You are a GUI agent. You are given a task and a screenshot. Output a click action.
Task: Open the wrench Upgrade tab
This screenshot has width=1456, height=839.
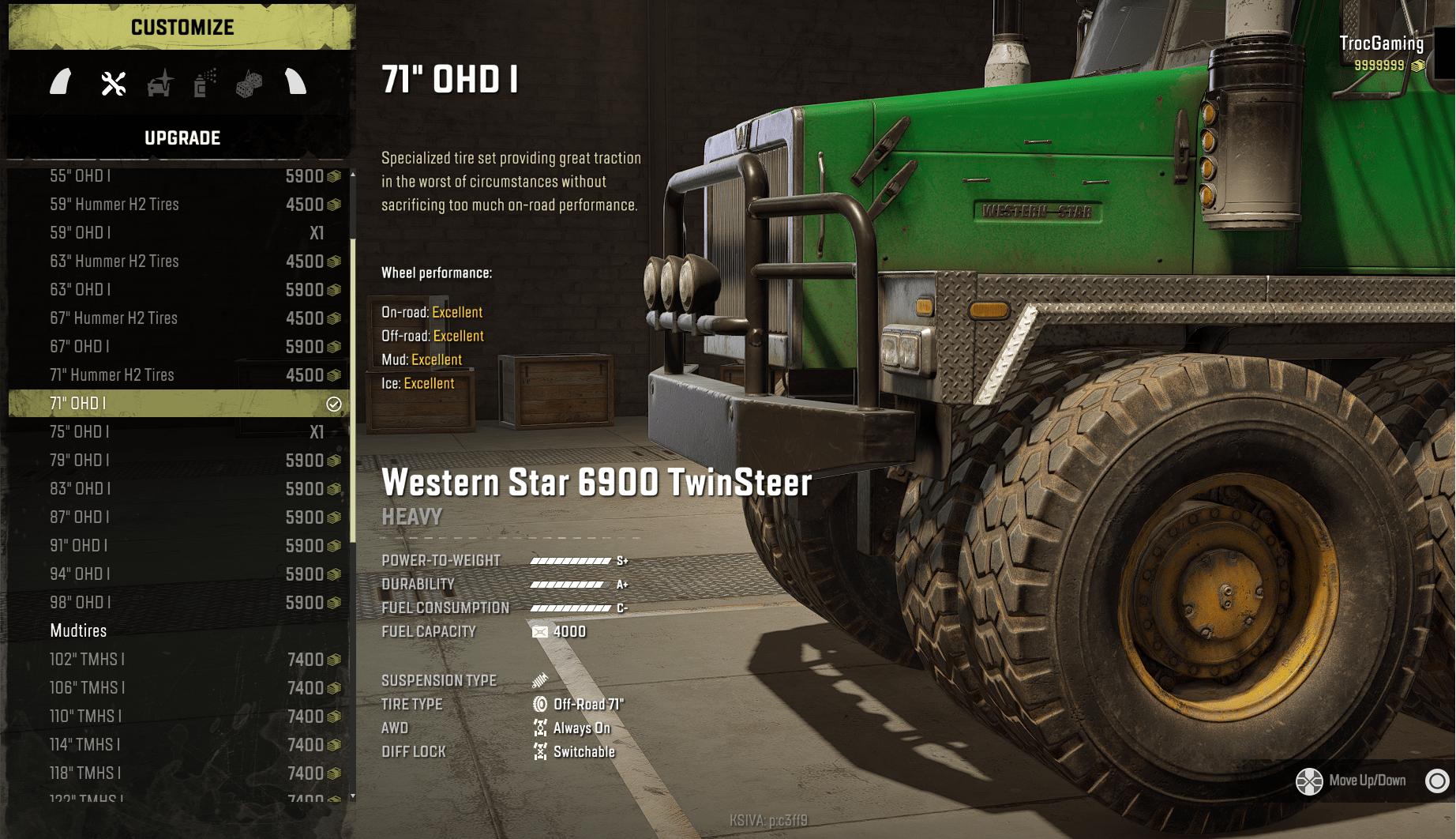point(114,83)
